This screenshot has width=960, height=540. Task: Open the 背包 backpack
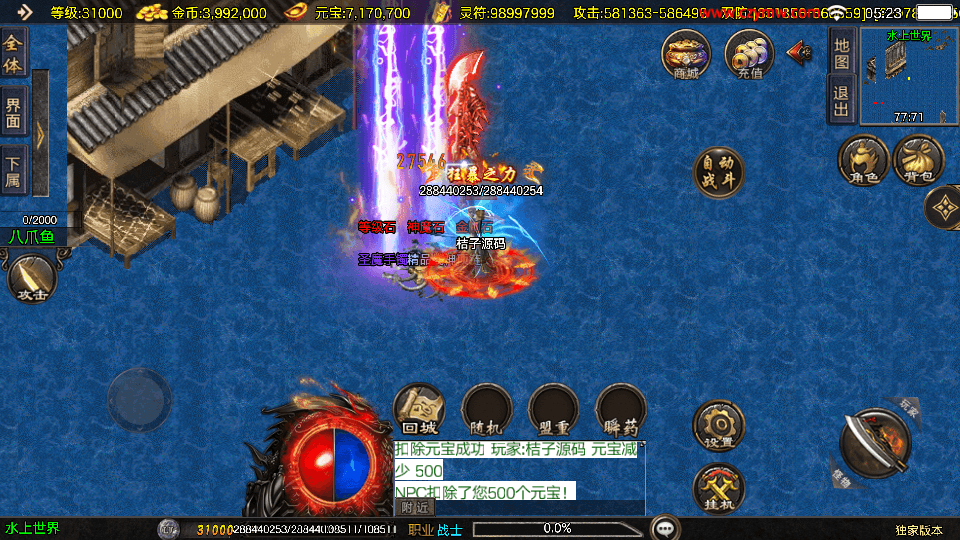(918, 161)
